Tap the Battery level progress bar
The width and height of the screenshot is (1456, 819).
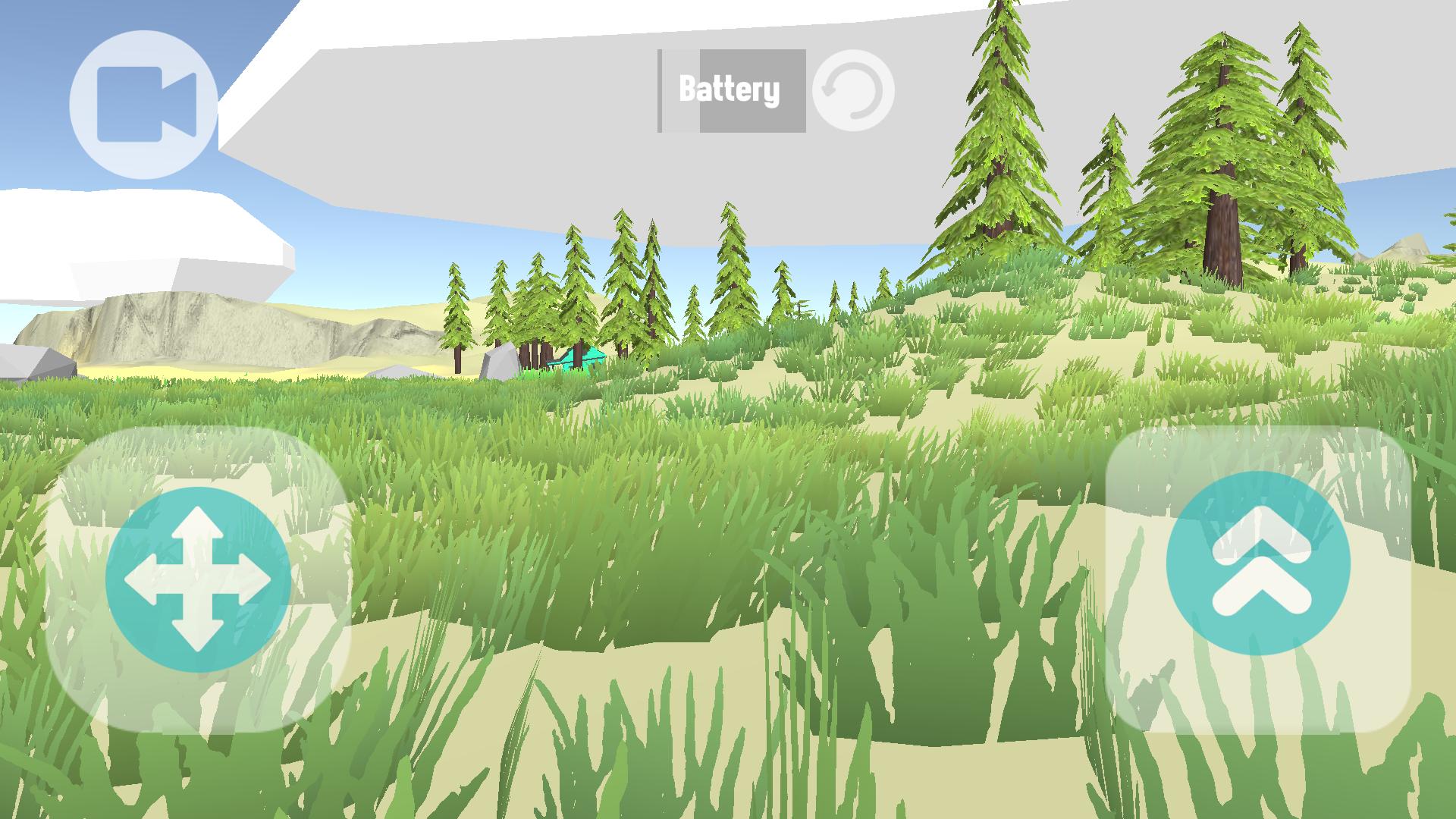tap(730, 89)
